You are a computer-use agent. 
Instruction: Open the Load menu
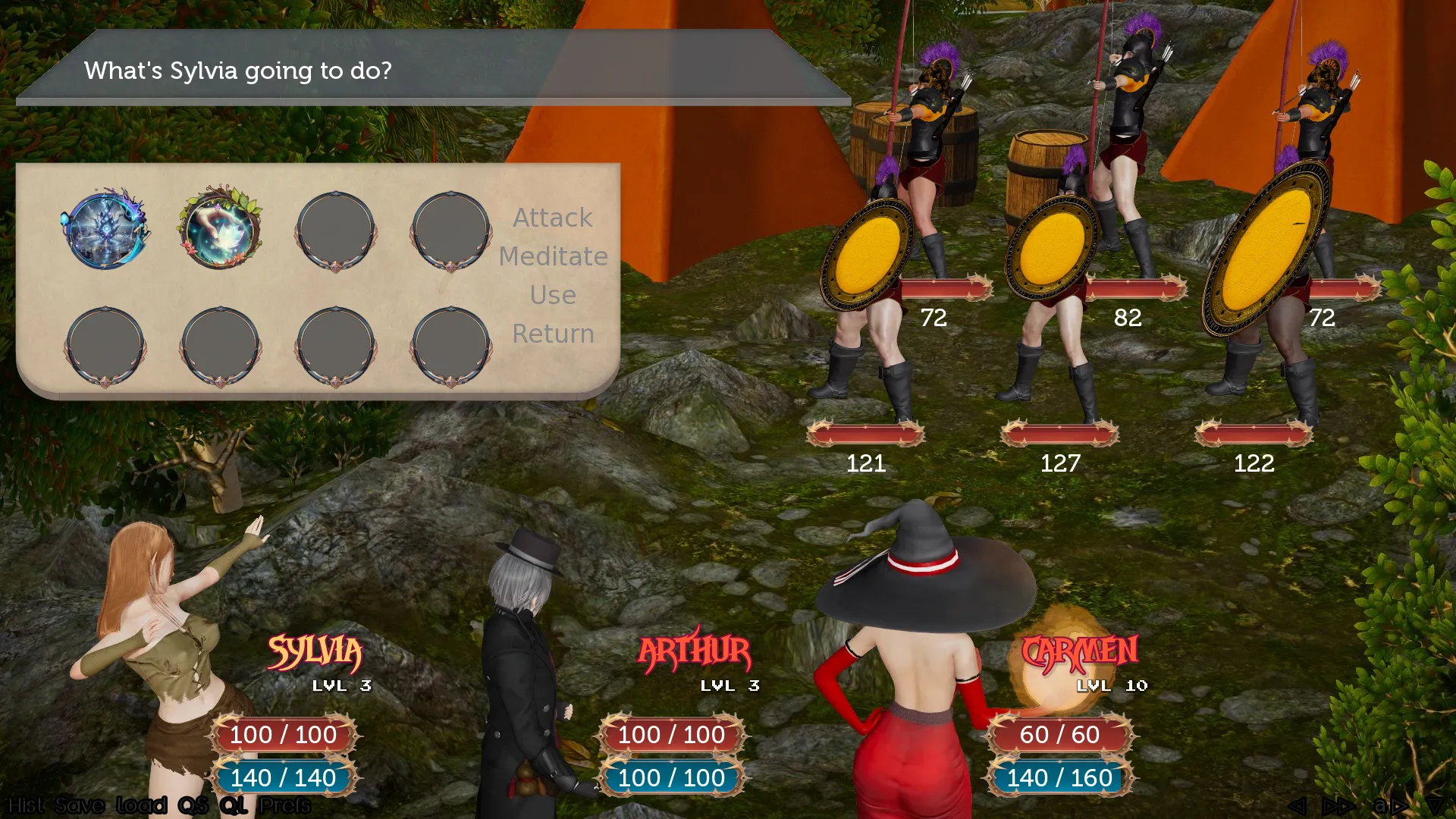click(141, 805)
